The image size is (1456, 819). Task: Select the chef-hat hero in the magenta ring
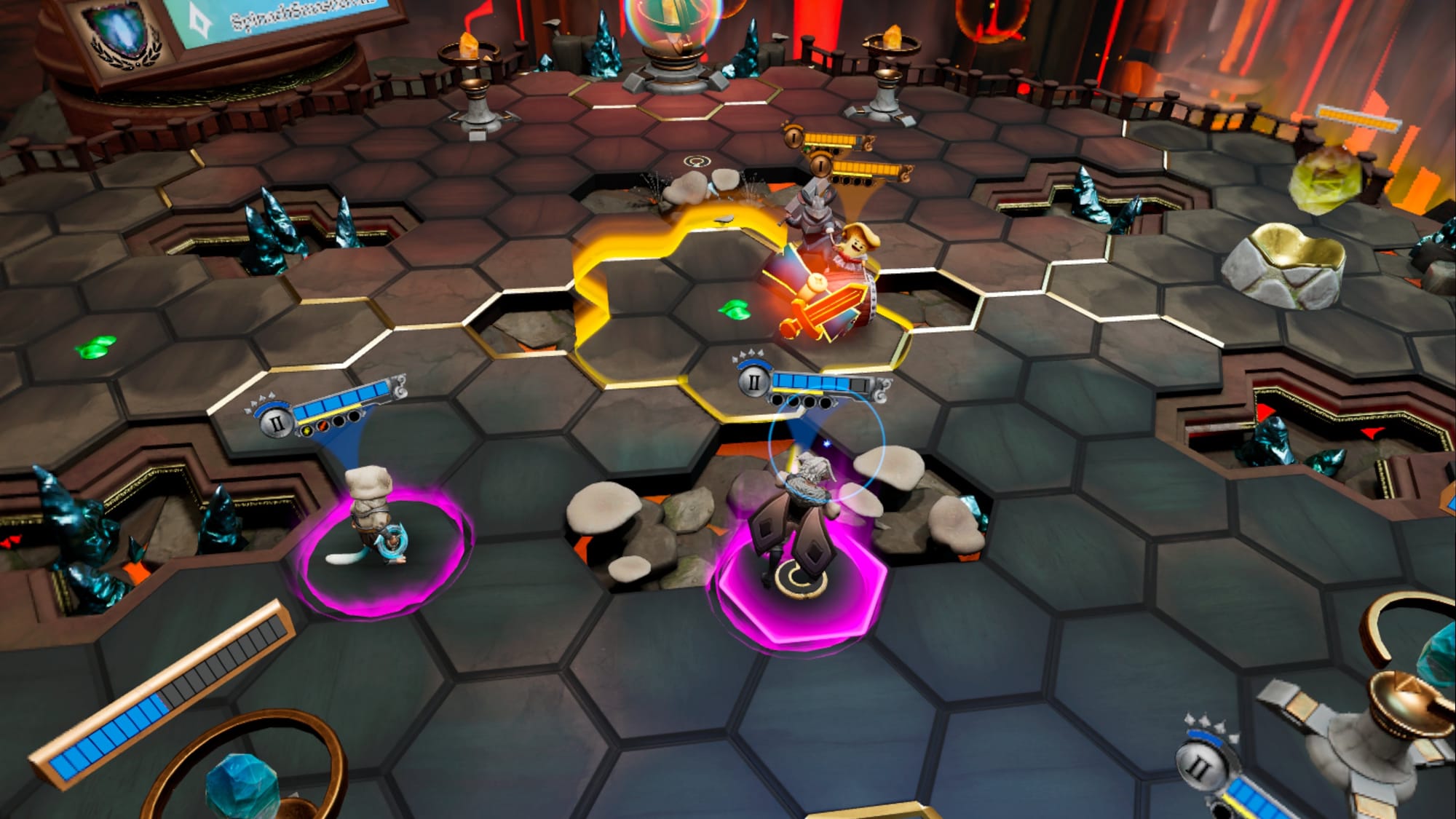coord(371,516)
